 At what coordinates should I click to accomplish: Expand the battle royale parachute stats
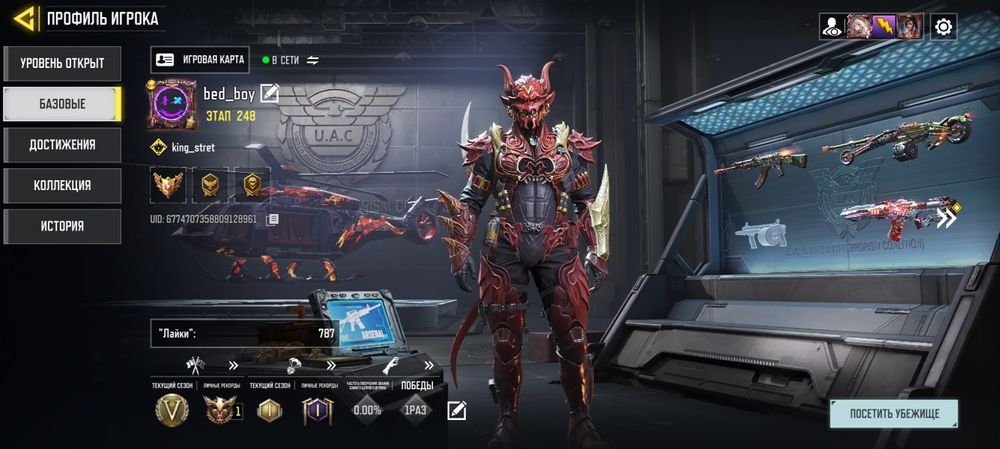(x=331, y=365)
